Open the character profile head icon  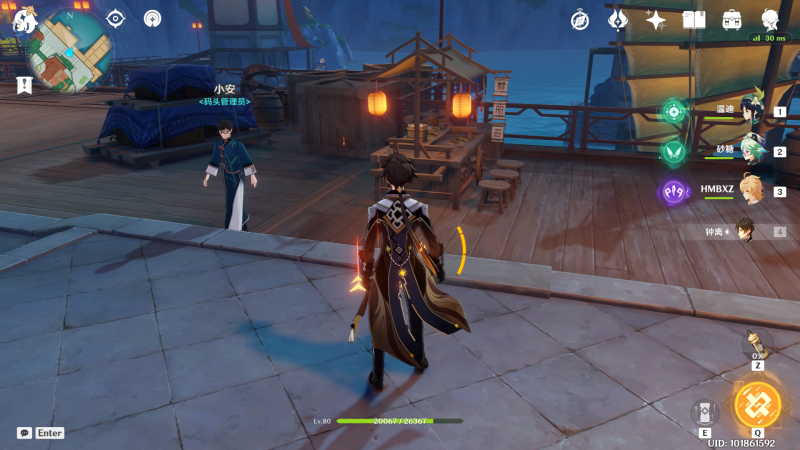[x=770, y=19]
